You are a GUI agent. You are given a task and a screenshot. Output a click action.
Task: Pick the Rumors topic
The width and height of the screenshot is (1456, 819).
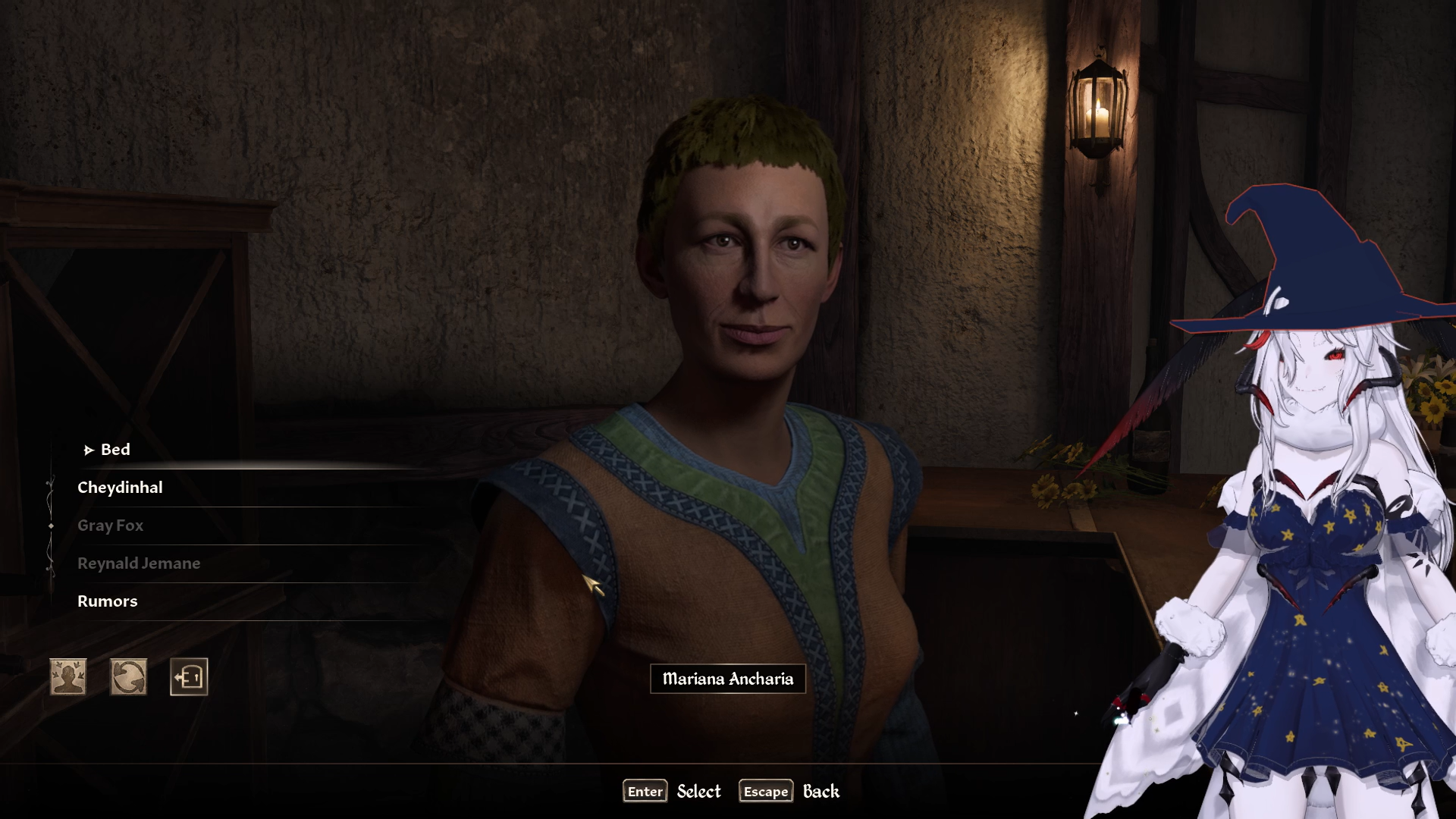pyautogui.click(x=108, y=601)
